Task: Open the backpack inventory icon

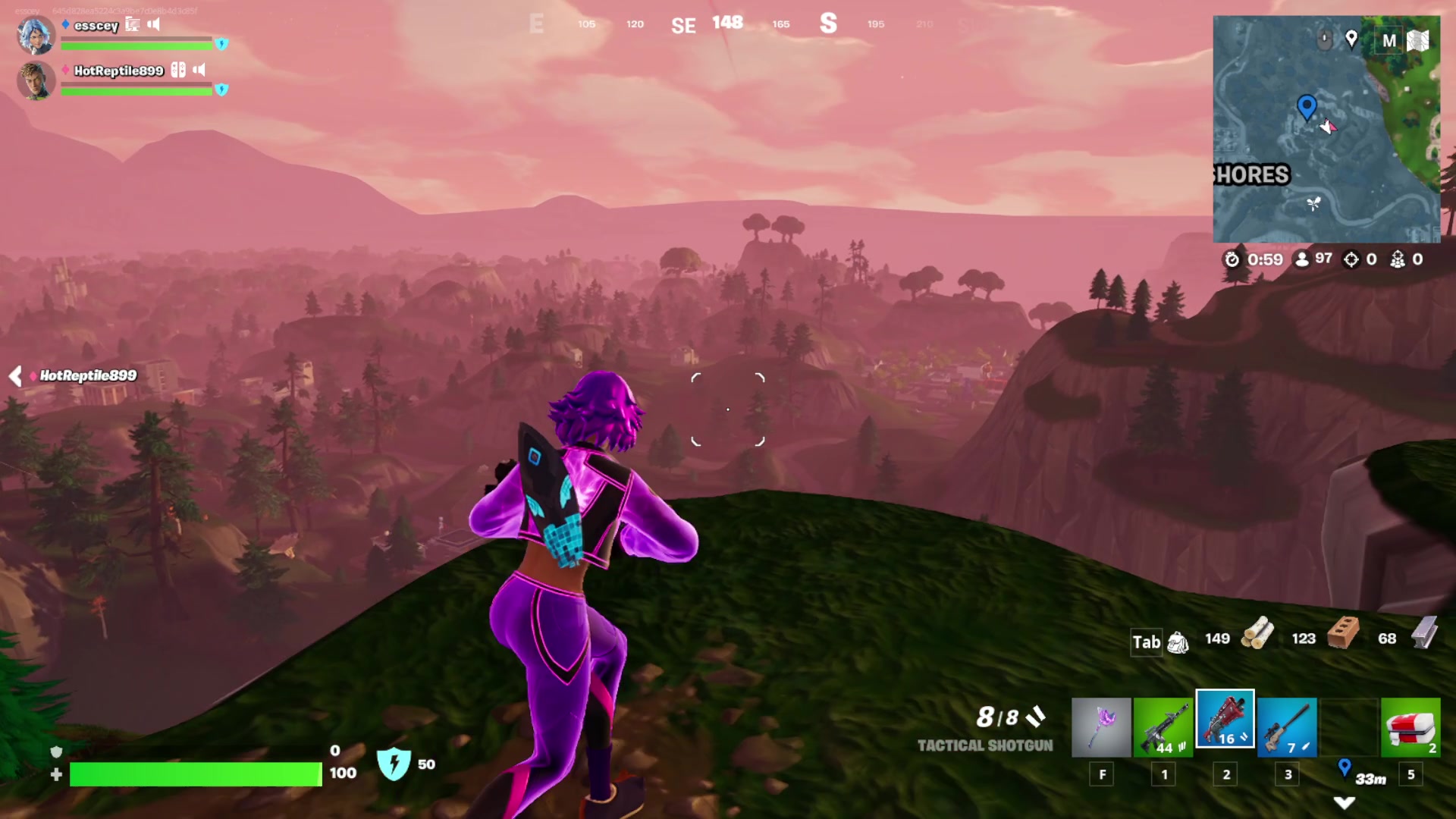Action: (x=1178, y=642)
